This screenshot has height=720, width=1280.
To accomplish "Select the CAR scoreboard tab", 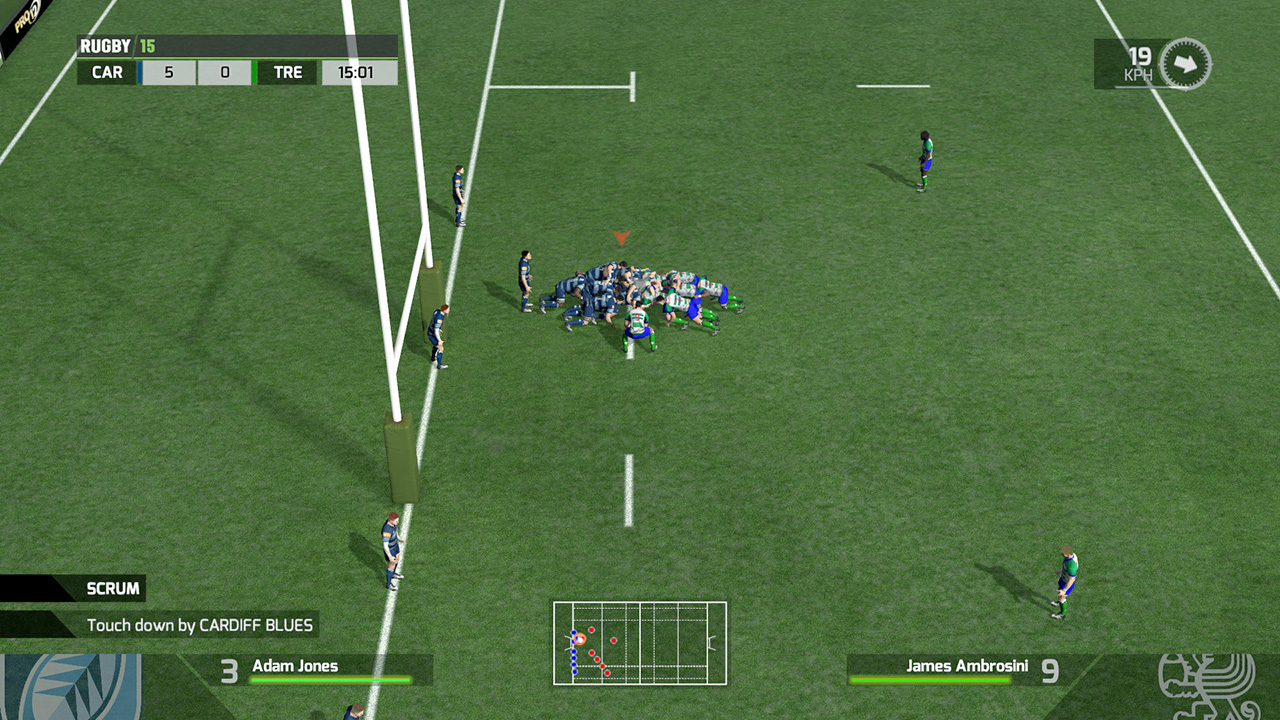I will coord(106,72).
